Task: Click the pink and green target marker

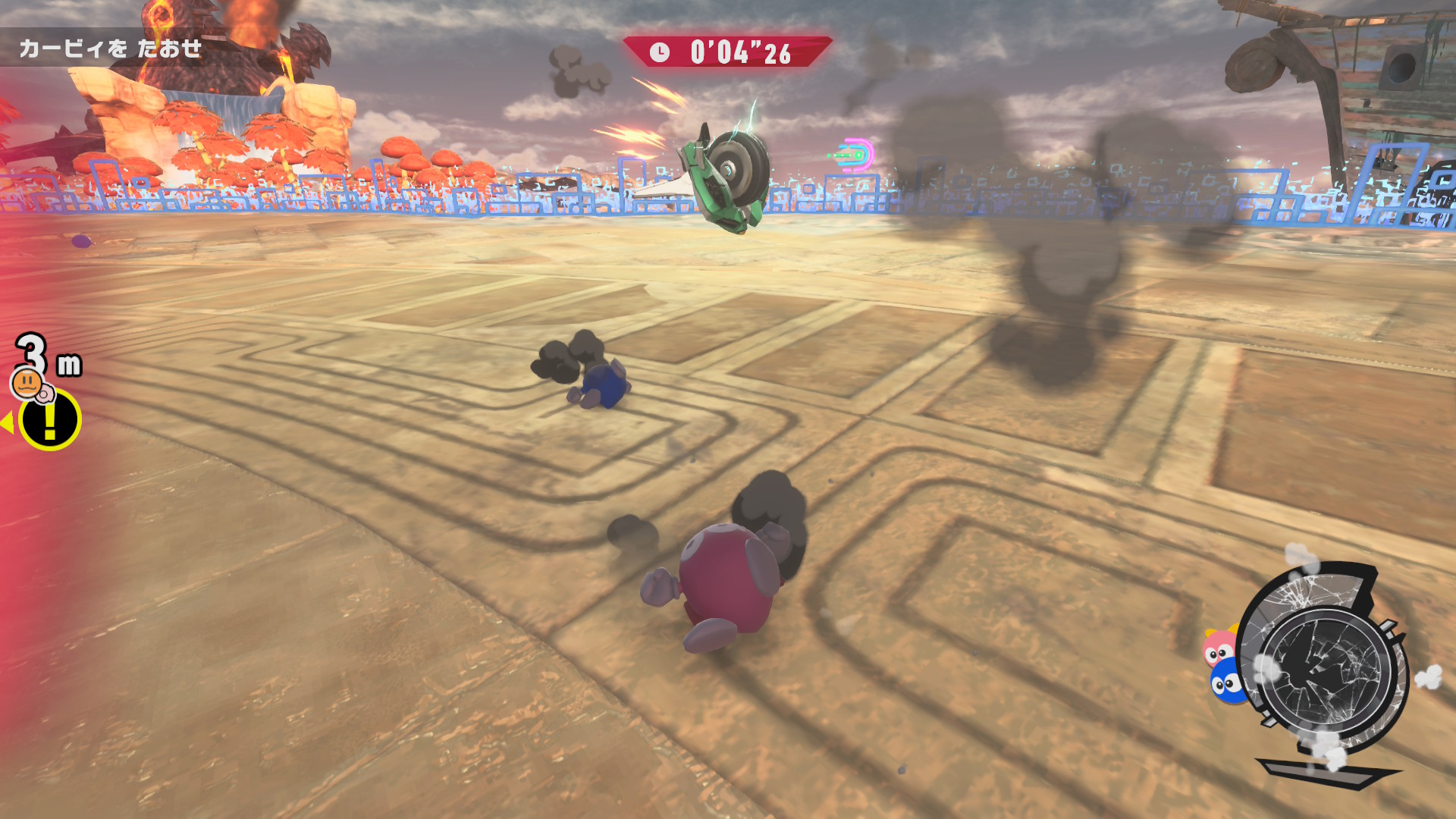Action: [x=855, y=155]
